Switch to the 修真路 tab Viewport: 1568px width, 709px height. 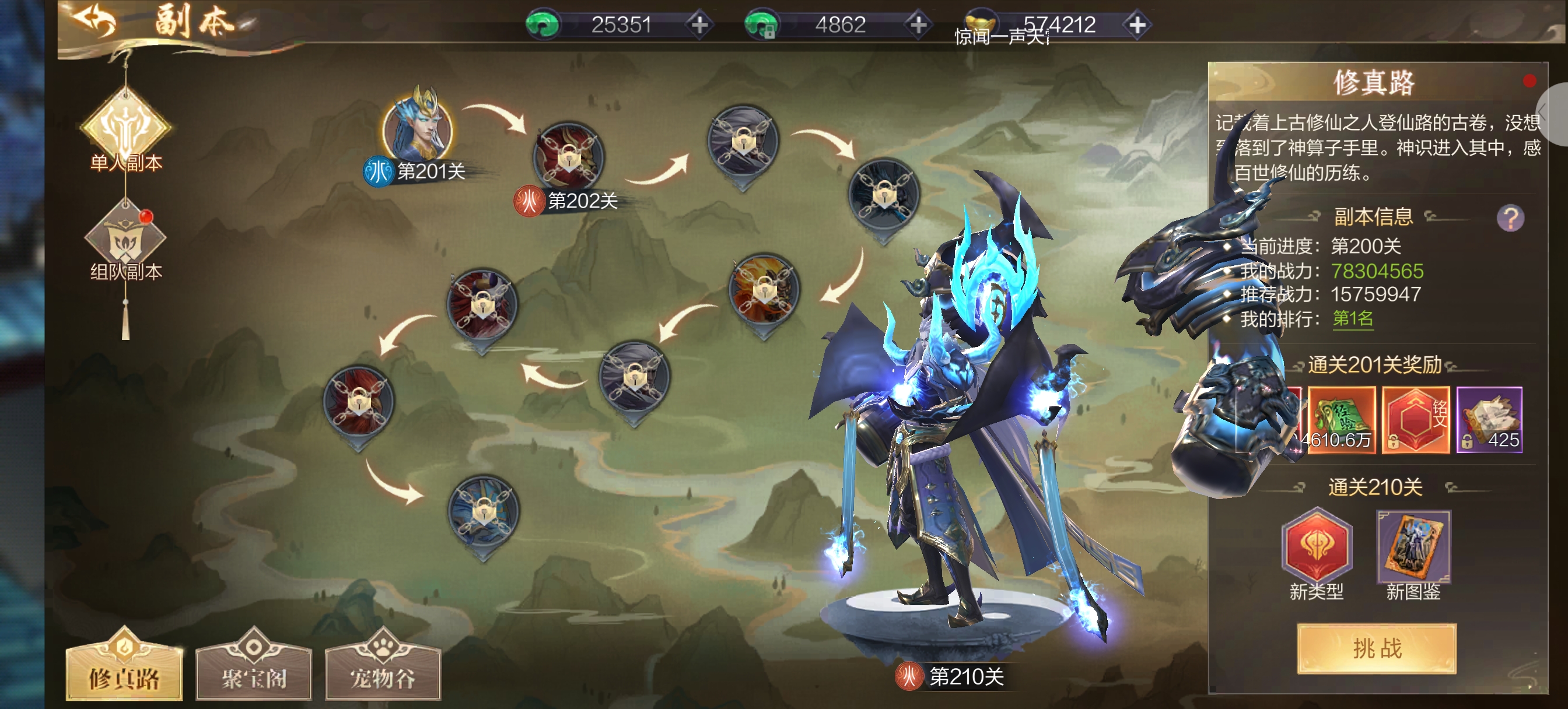click(124, 672)
